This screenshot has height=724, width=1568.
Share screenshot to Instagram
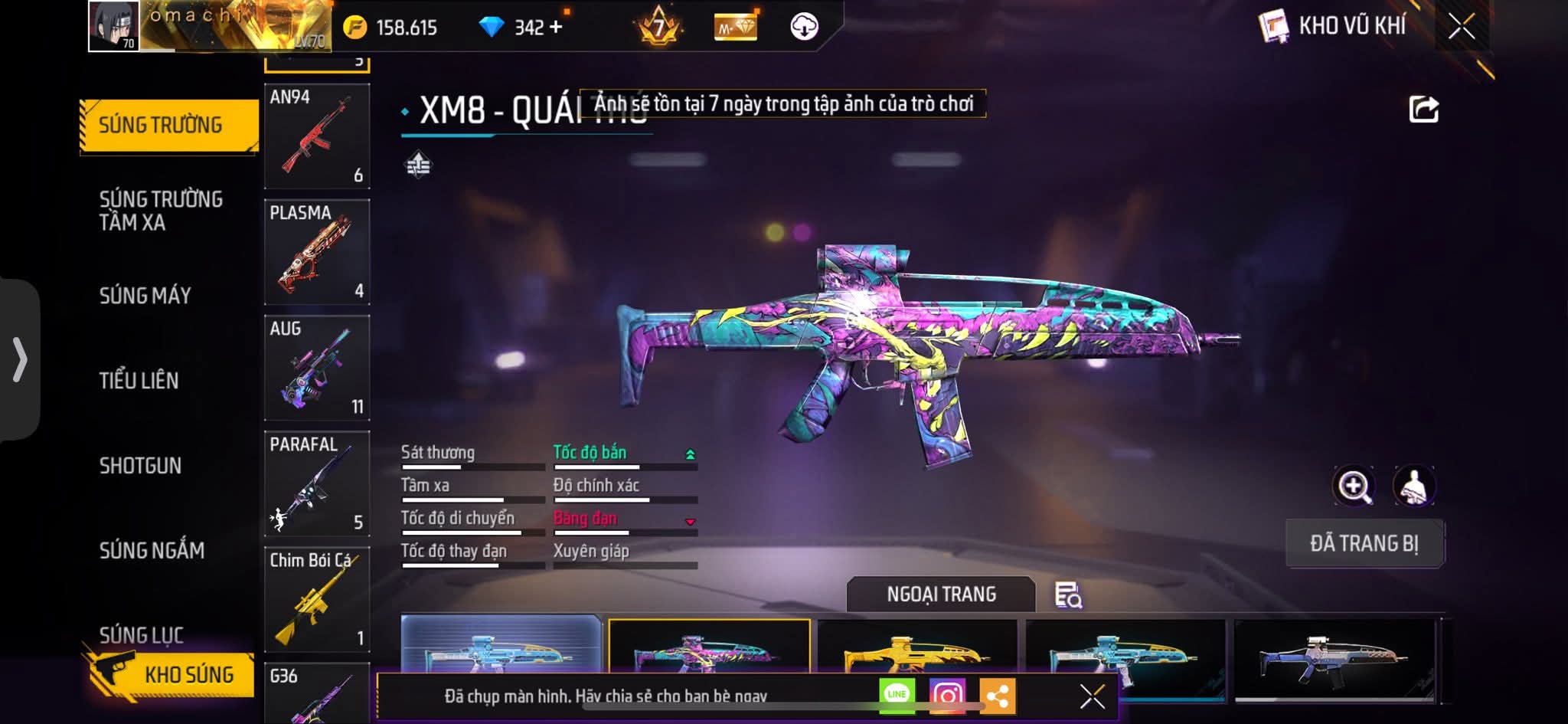(947, 696)
